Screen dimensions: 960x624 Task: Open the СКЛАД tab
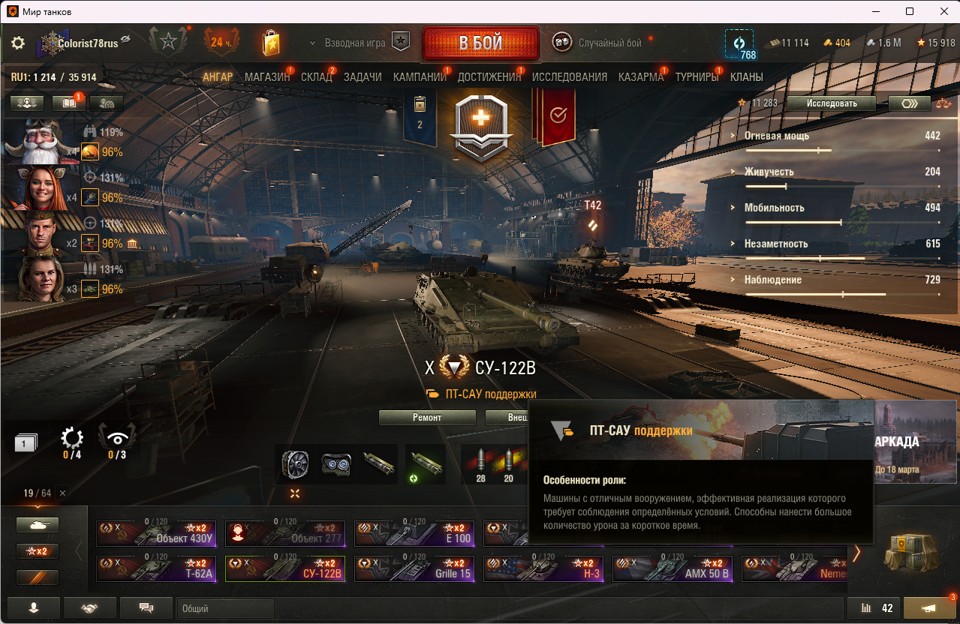pos(316,77)
